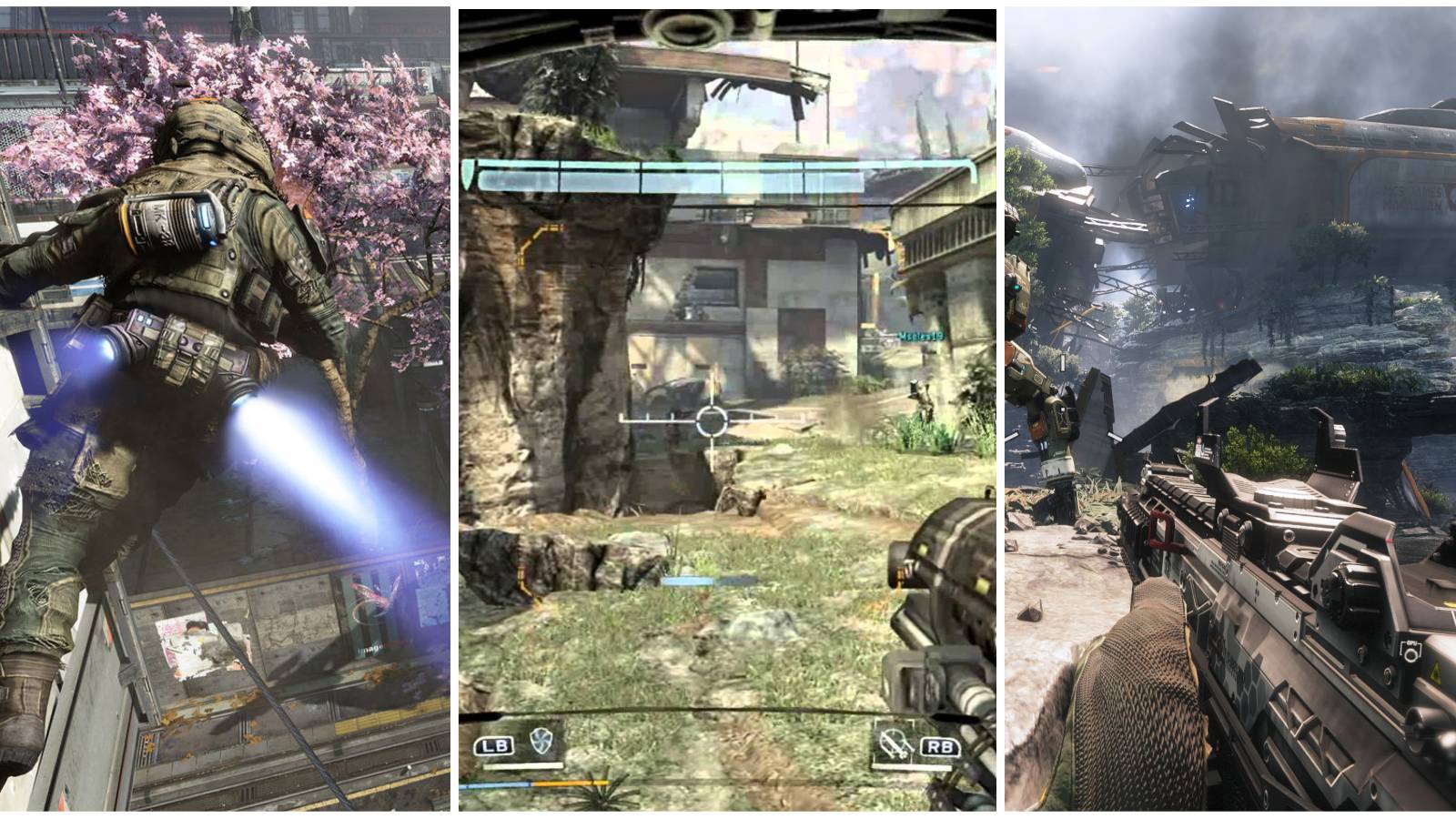Click the MK-5 label on the pilot's jetpack

coord(161,221)
